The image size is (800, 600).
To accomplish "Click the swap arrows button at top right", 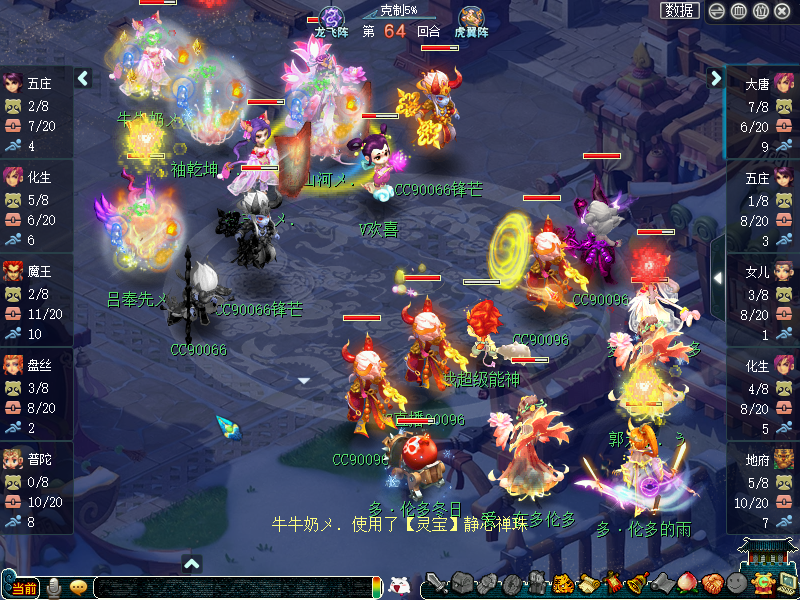I will coord(717,11).
